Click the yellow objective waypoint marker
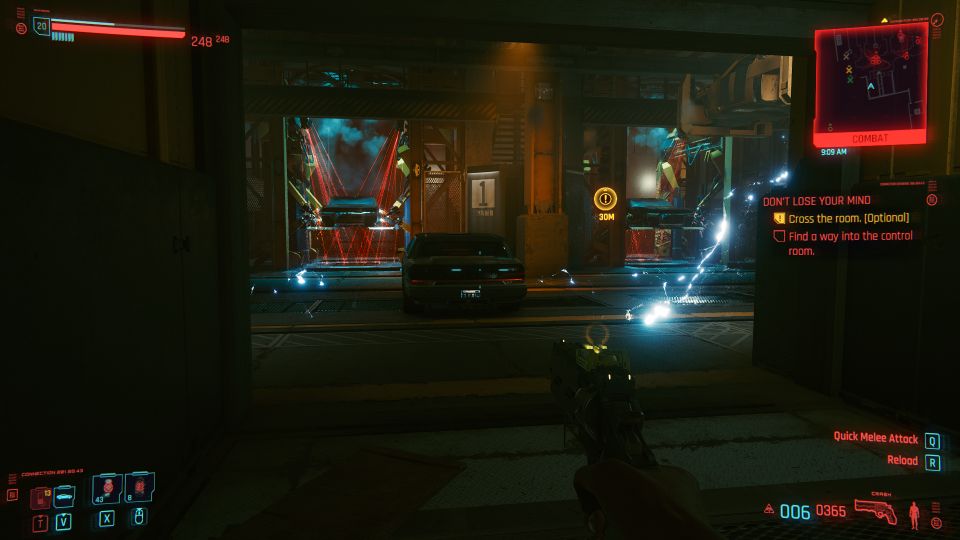Image resolution: width=960 pixels, height=540 pixels. (x=605, y=198)
